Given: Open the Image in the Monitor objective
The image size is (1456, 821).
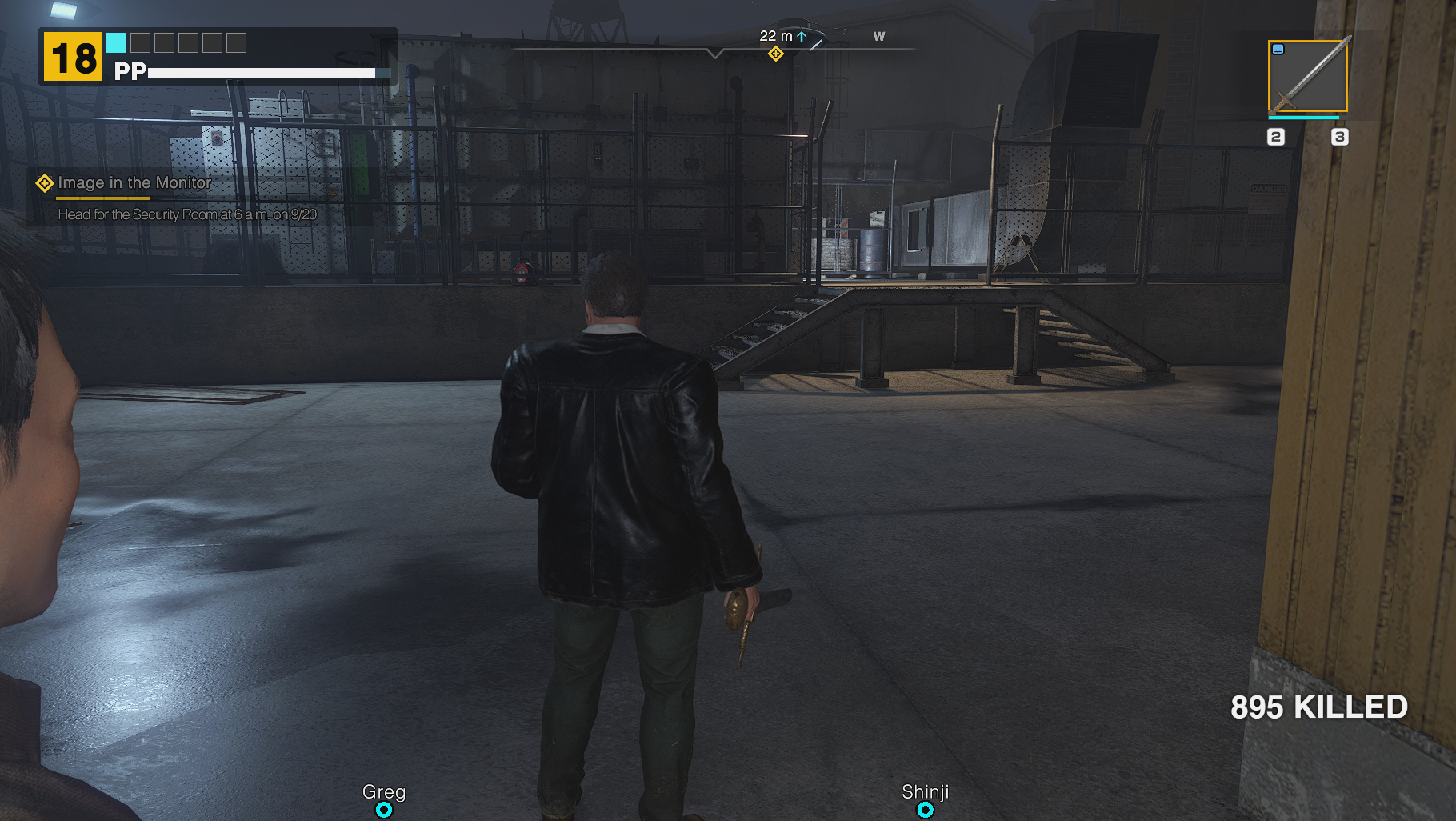Looking at the screenshot, I should 134,183.
